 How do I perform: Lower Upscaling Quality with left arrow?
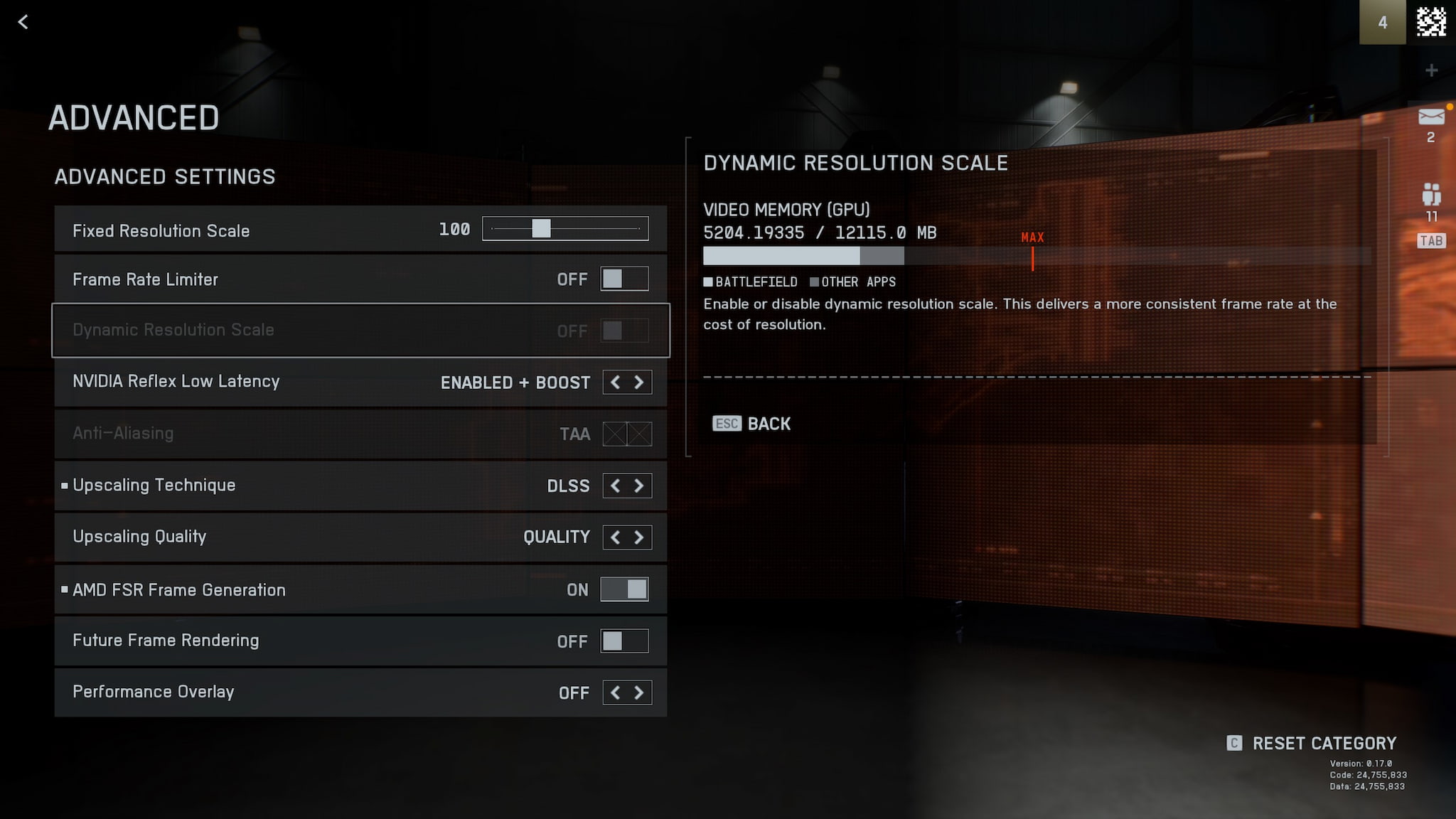click(615, 537)
